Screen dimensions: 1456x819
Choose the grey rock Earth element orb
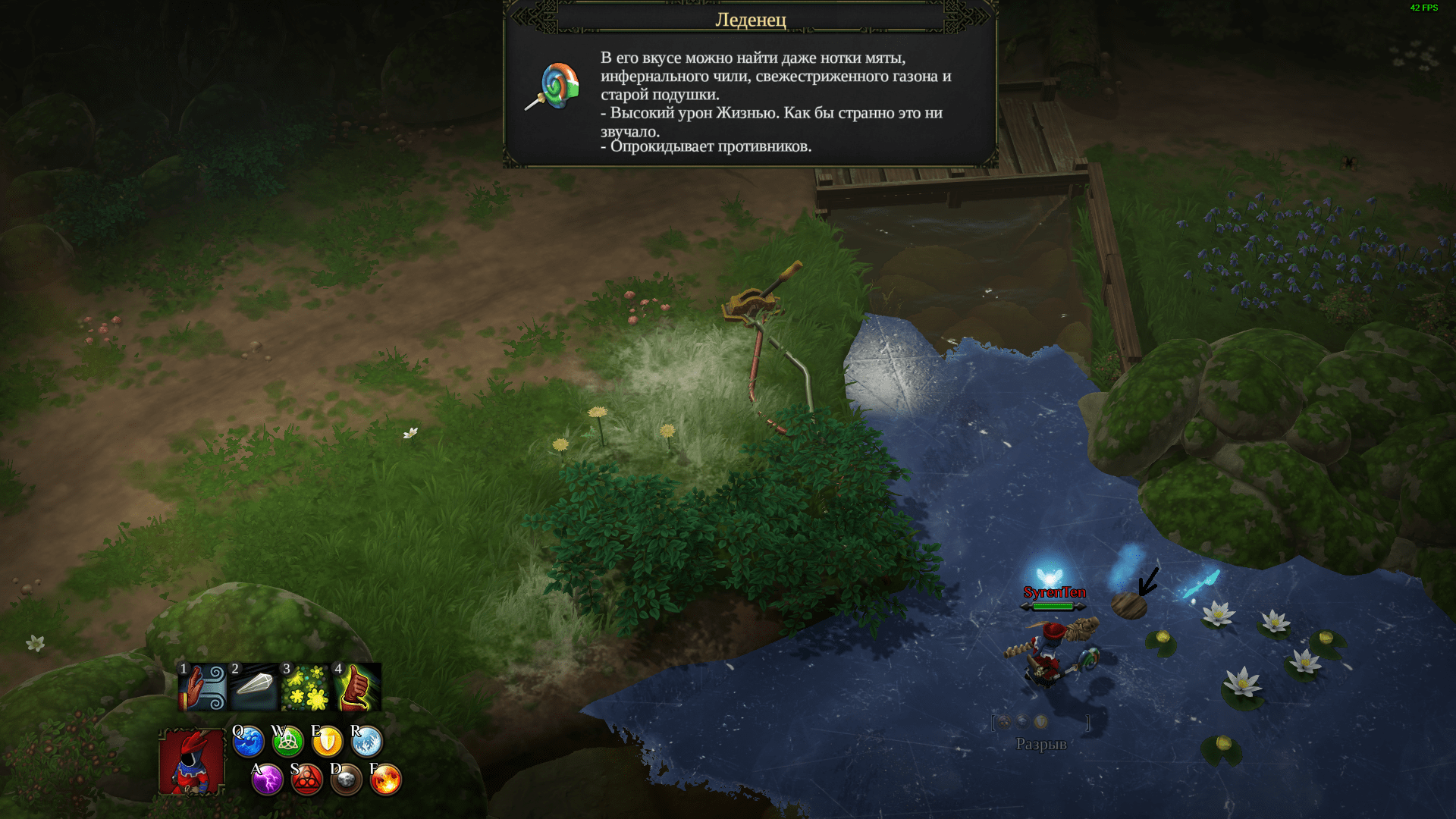pyautogui.click(x=346, y=780)
